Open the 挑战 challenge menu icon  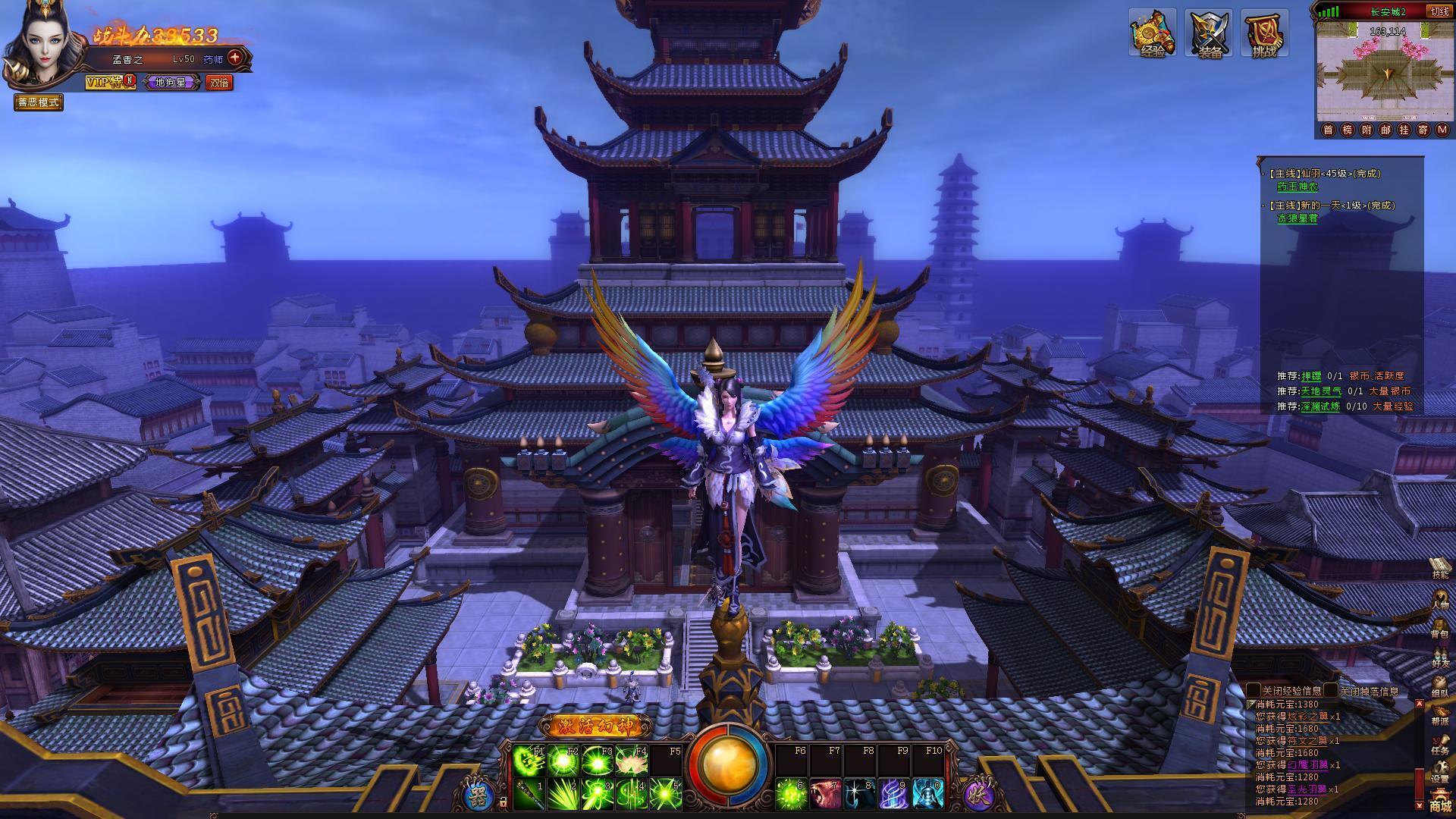[x=1264, y=33]
